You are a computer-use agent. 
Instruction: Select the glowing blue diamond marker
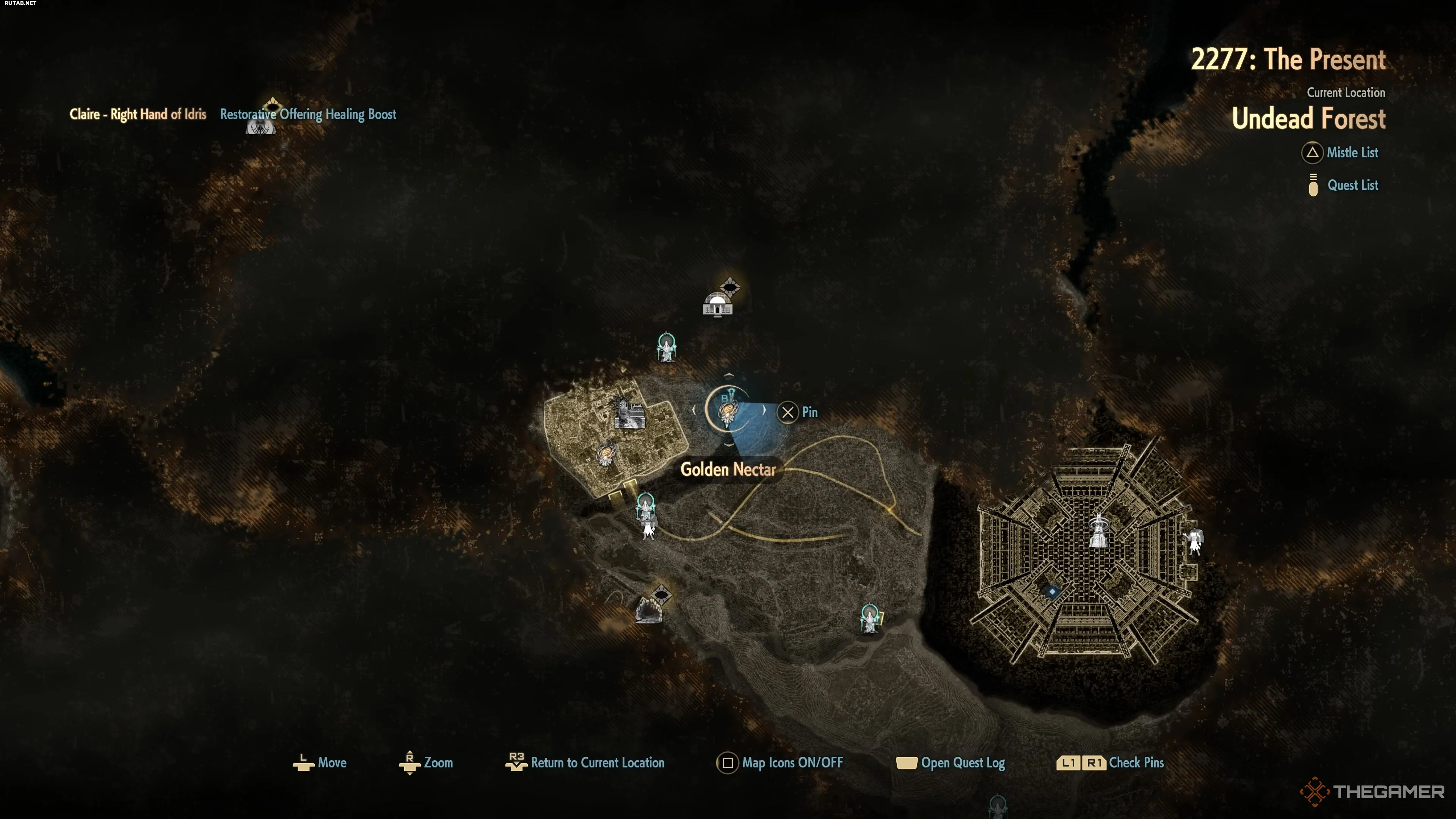pyautogui.click(x=1052, y=592)
